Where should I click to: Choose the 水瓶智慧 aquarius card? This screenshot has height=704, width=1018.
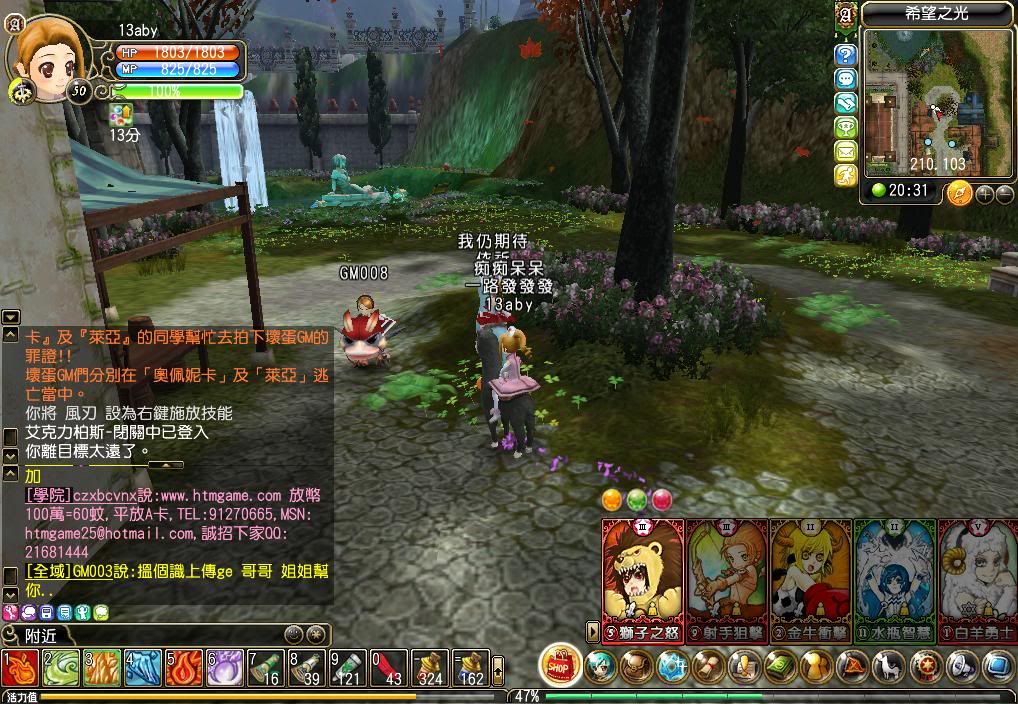[895, 577]
